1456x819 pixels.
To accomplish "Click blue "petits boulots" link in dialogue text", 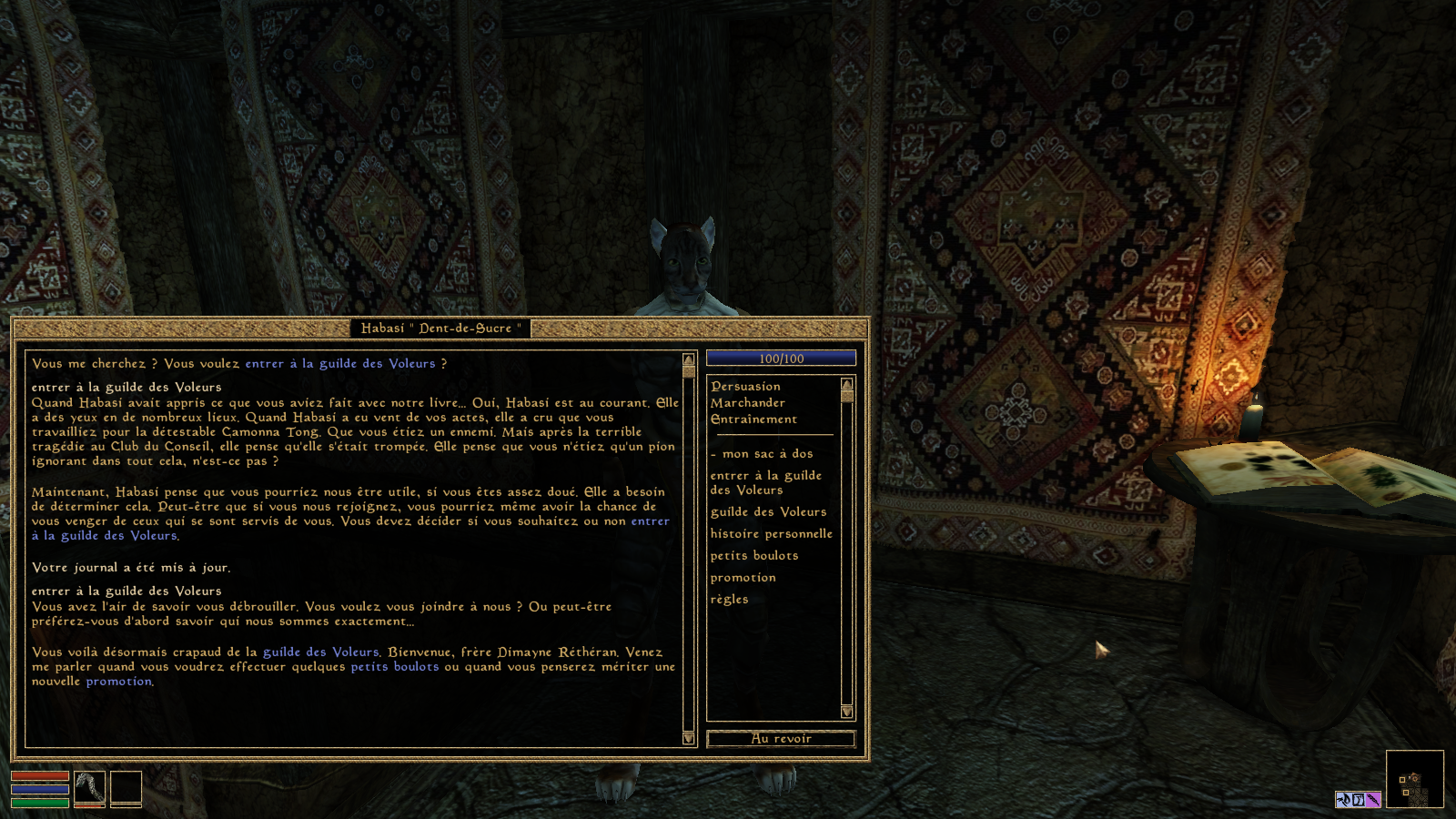I will click(x=394, y=667).
